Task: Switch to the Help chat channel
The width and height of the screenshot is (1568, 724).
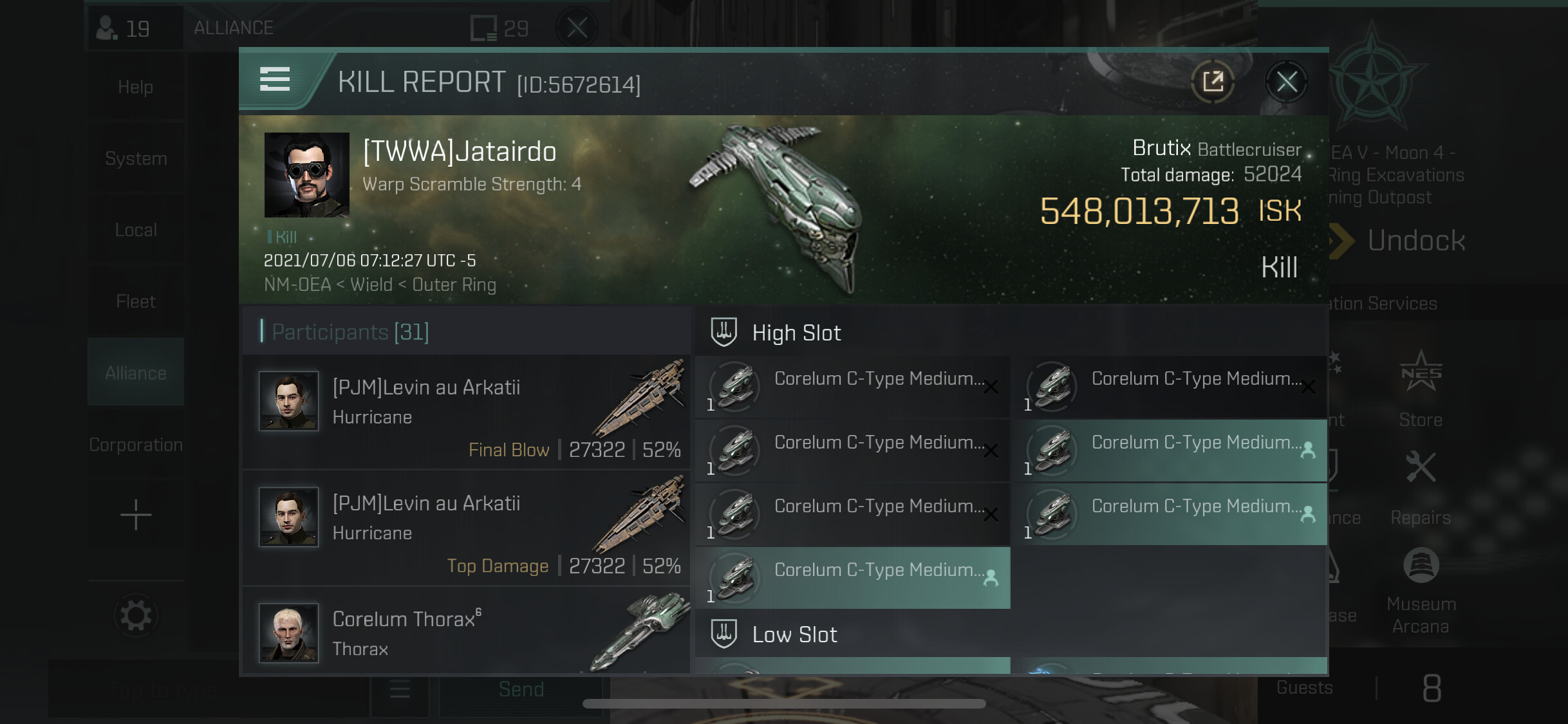Action: (x=136, y=87)
